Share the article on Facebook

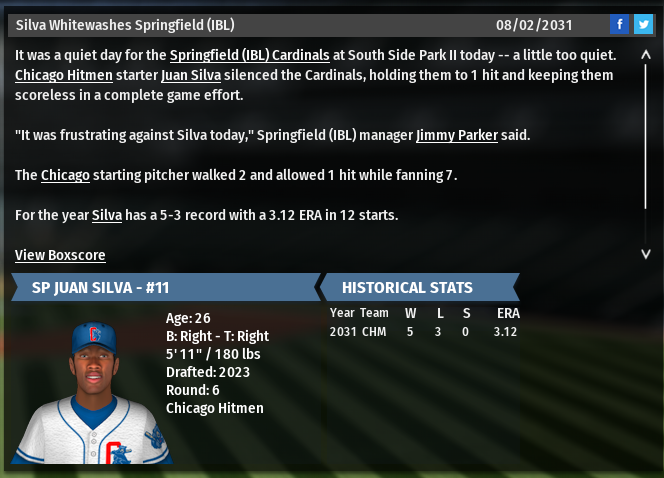(620, 24)
